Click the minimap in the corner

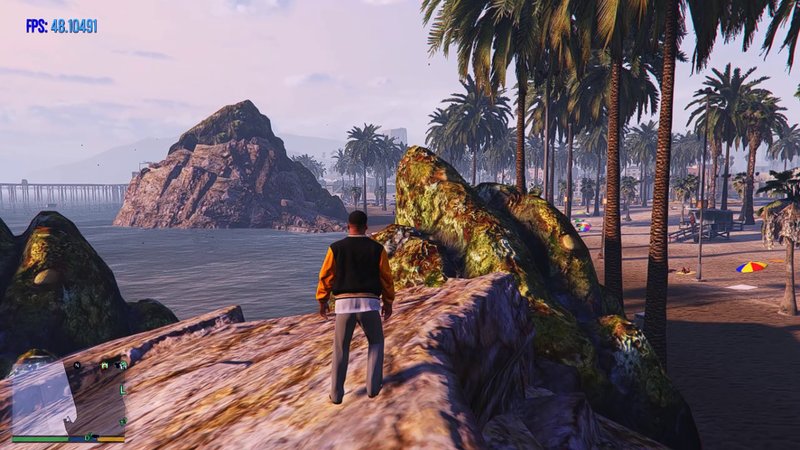66,395
